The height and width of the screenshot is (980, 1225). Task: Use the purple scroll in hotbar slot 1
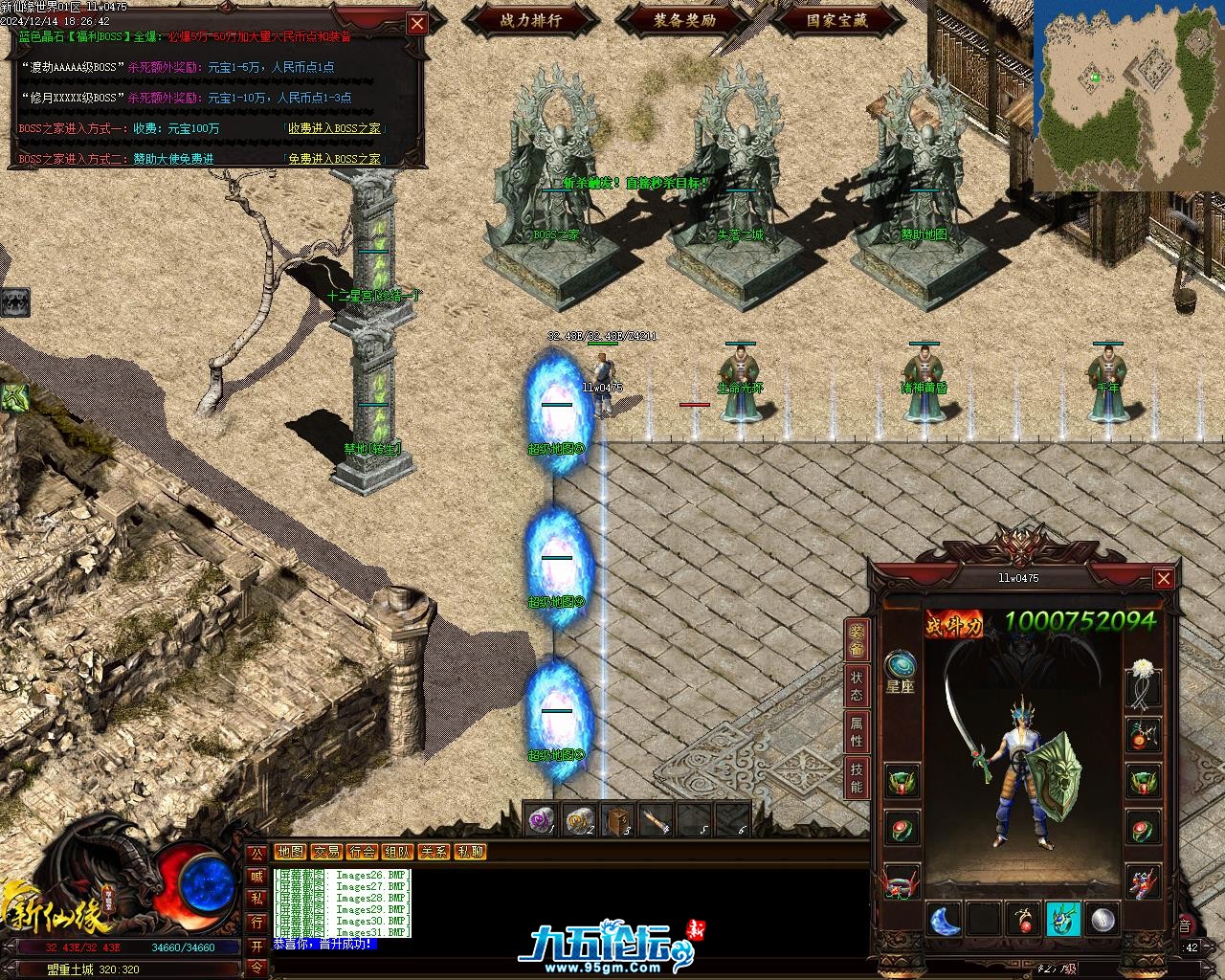[541, 820]
